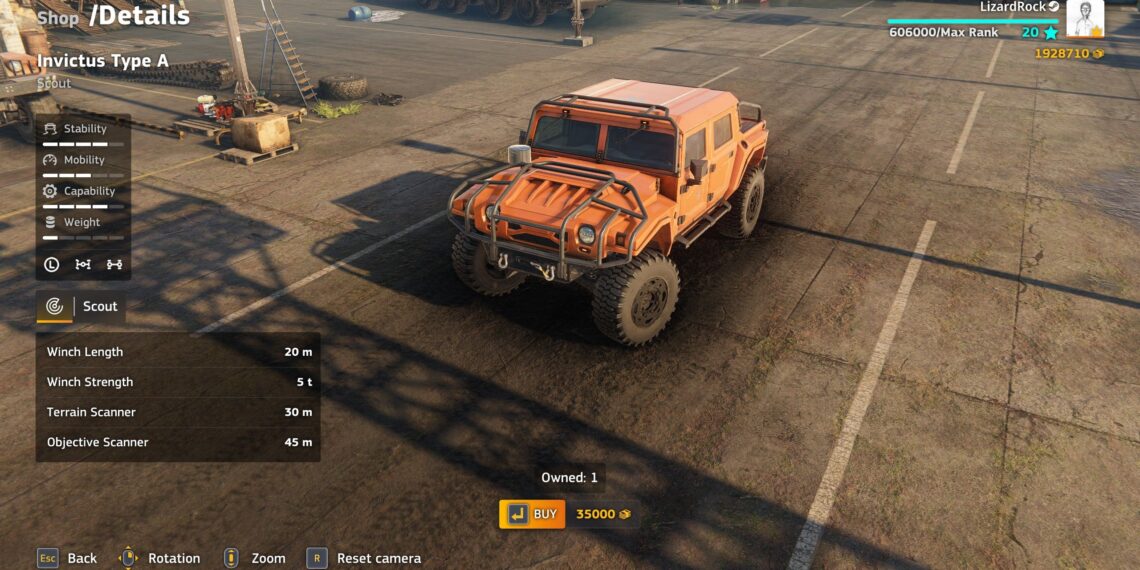Viewport: 1140px width, 570px height.
Task: Go back using the Back button
Action: point(68,558)
